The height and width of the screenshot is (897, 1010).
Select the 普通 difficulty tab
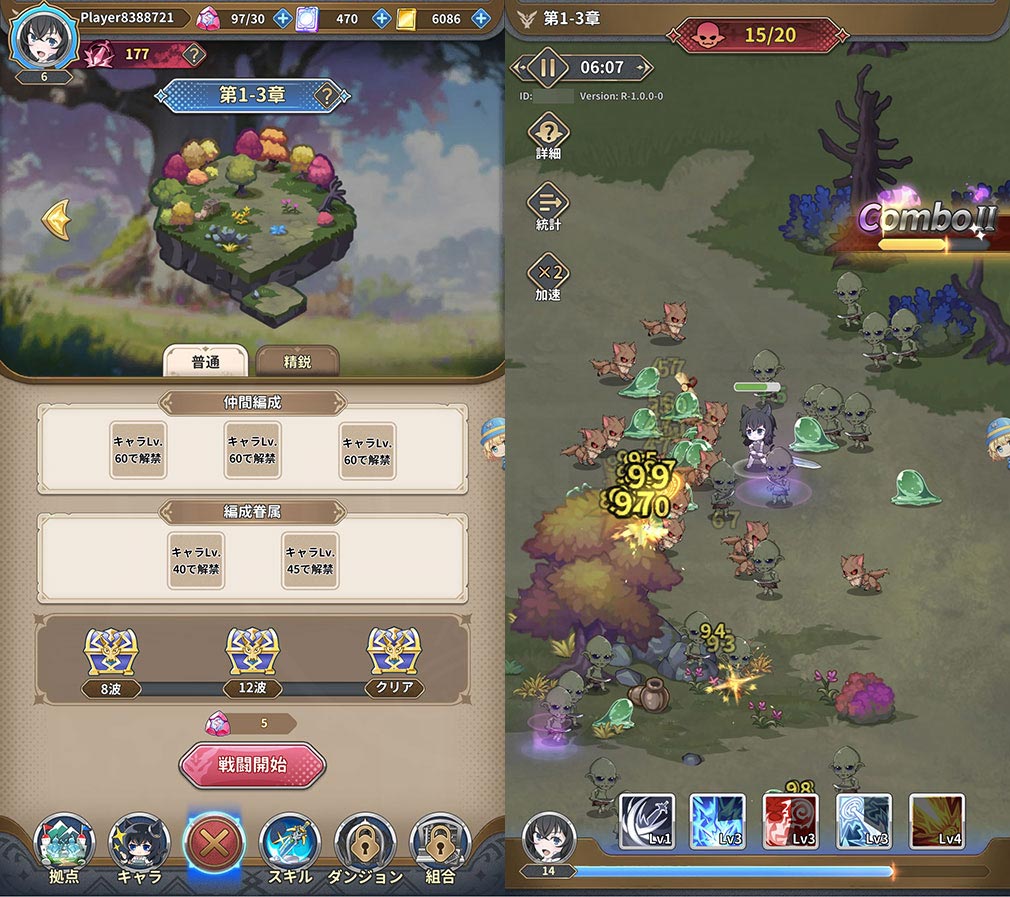coord(205,361)
